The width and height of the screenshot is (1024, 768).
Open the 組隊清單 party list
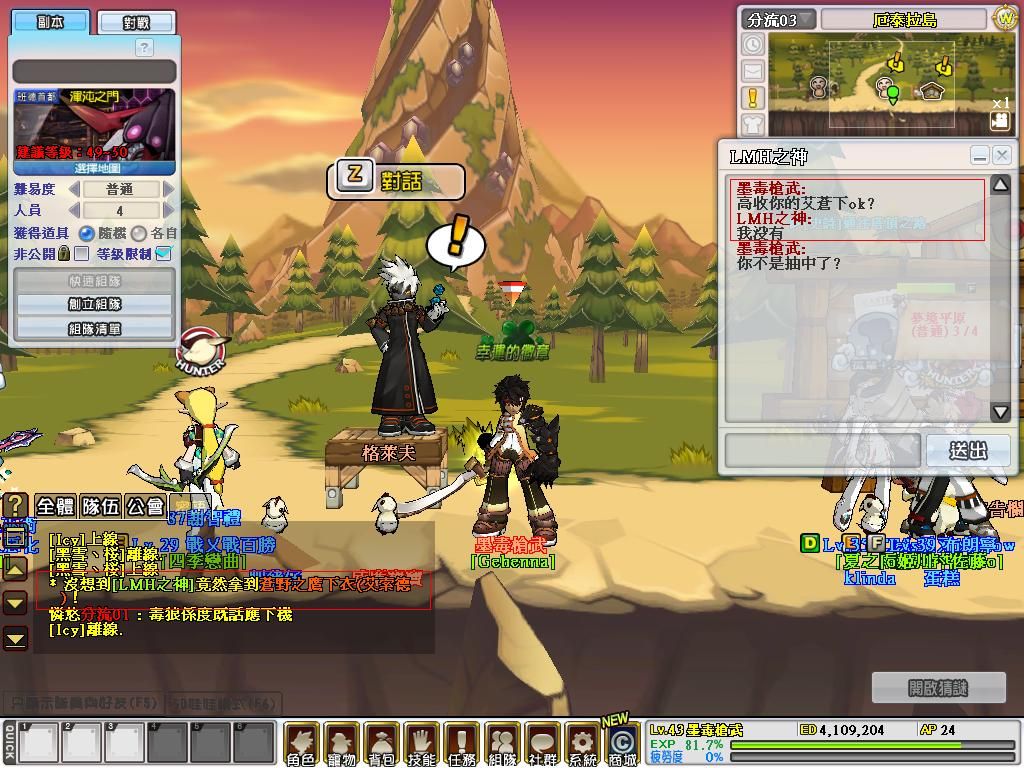pyautogui.click(x=95, y=328)
